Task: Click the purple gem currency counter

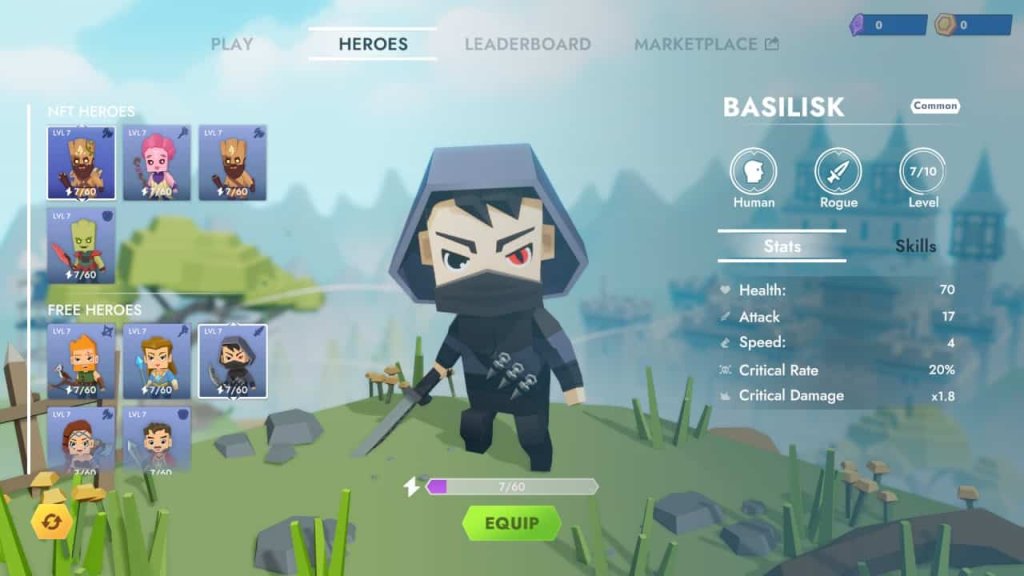Action: [888, 25]
